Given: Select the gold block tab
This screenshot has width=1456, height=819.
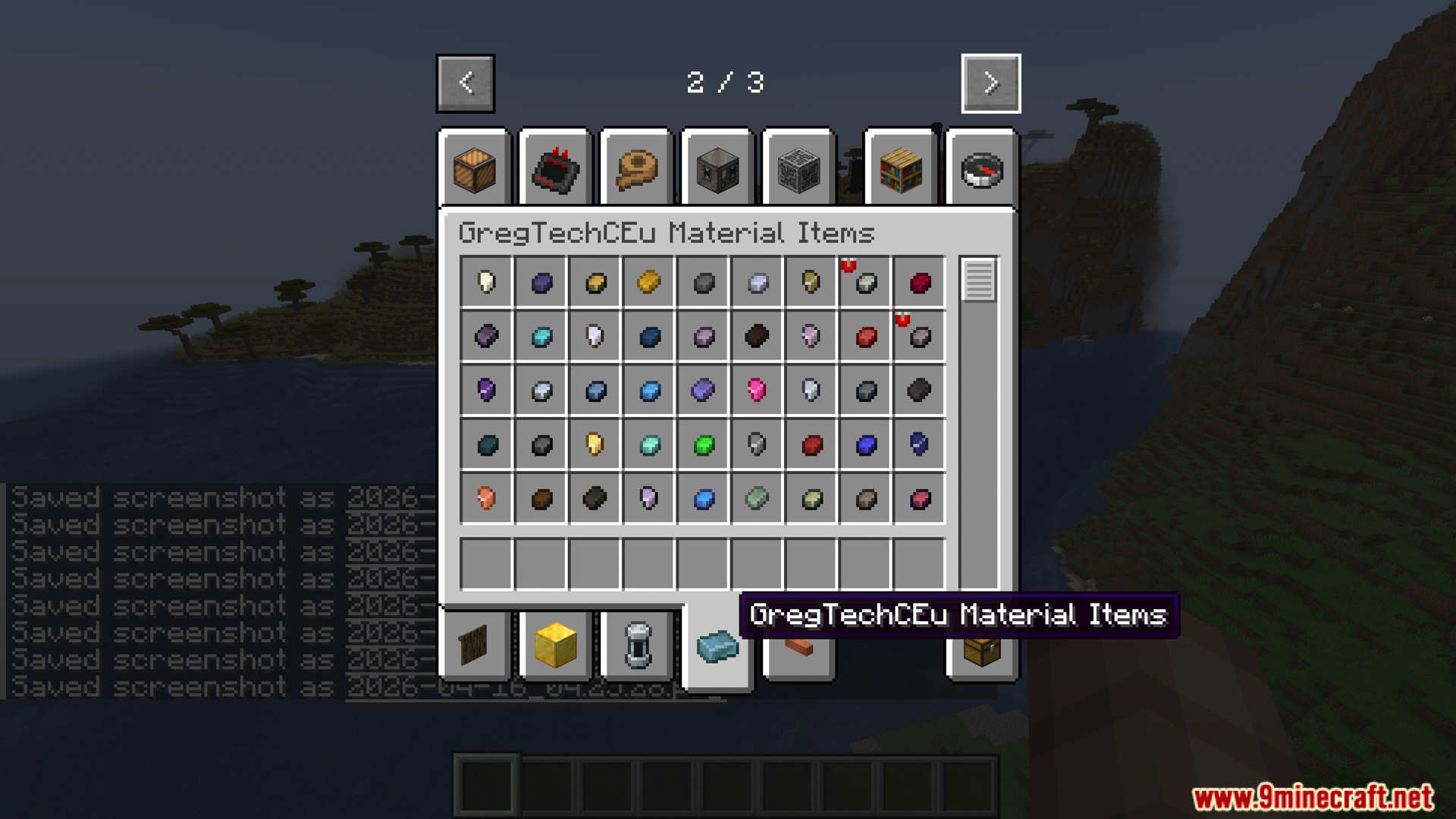Looking at the screenshot, I should coord(553,643).
